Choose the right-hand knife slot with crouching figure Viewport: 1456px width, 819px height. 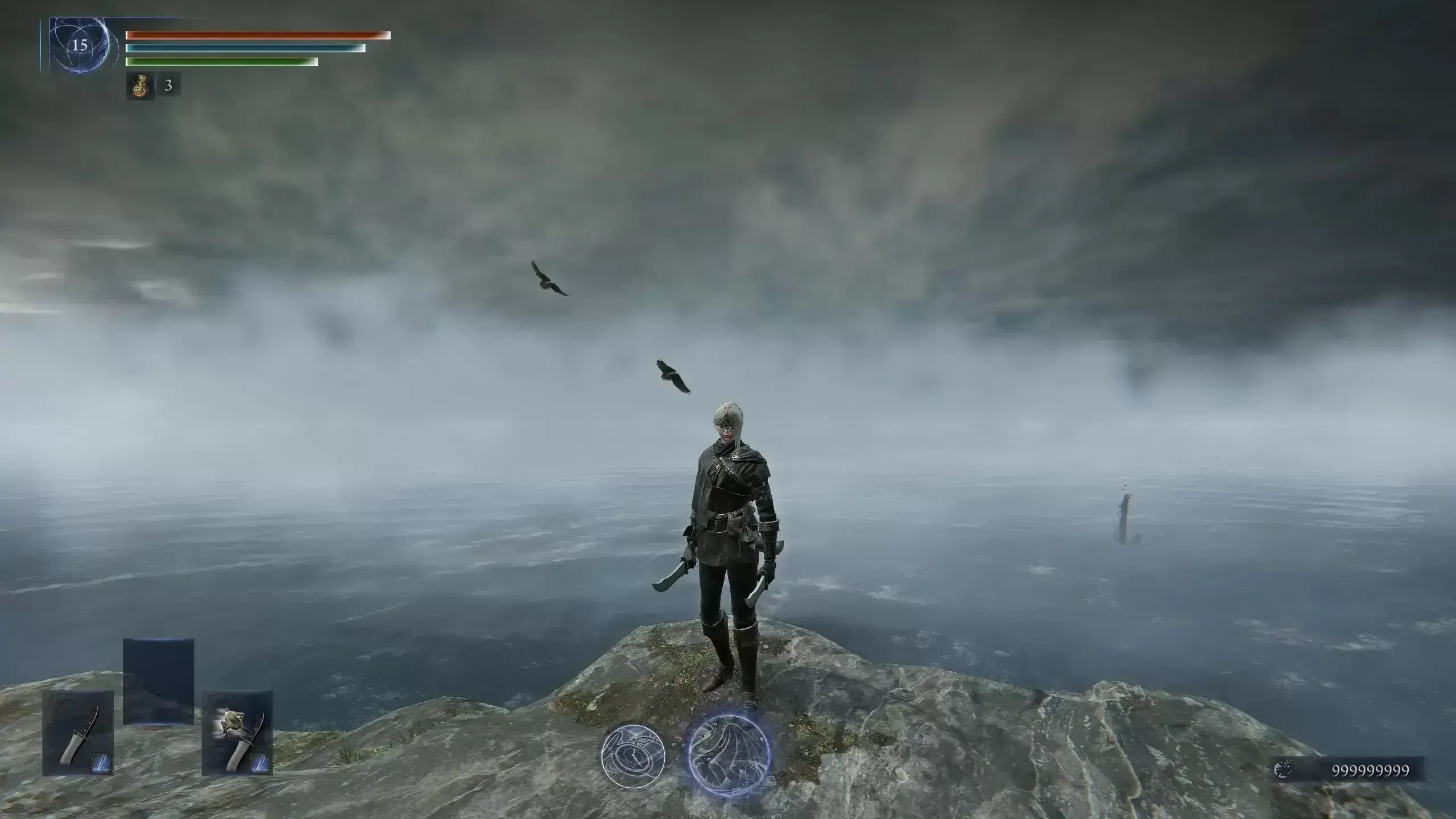coord(238,733)
